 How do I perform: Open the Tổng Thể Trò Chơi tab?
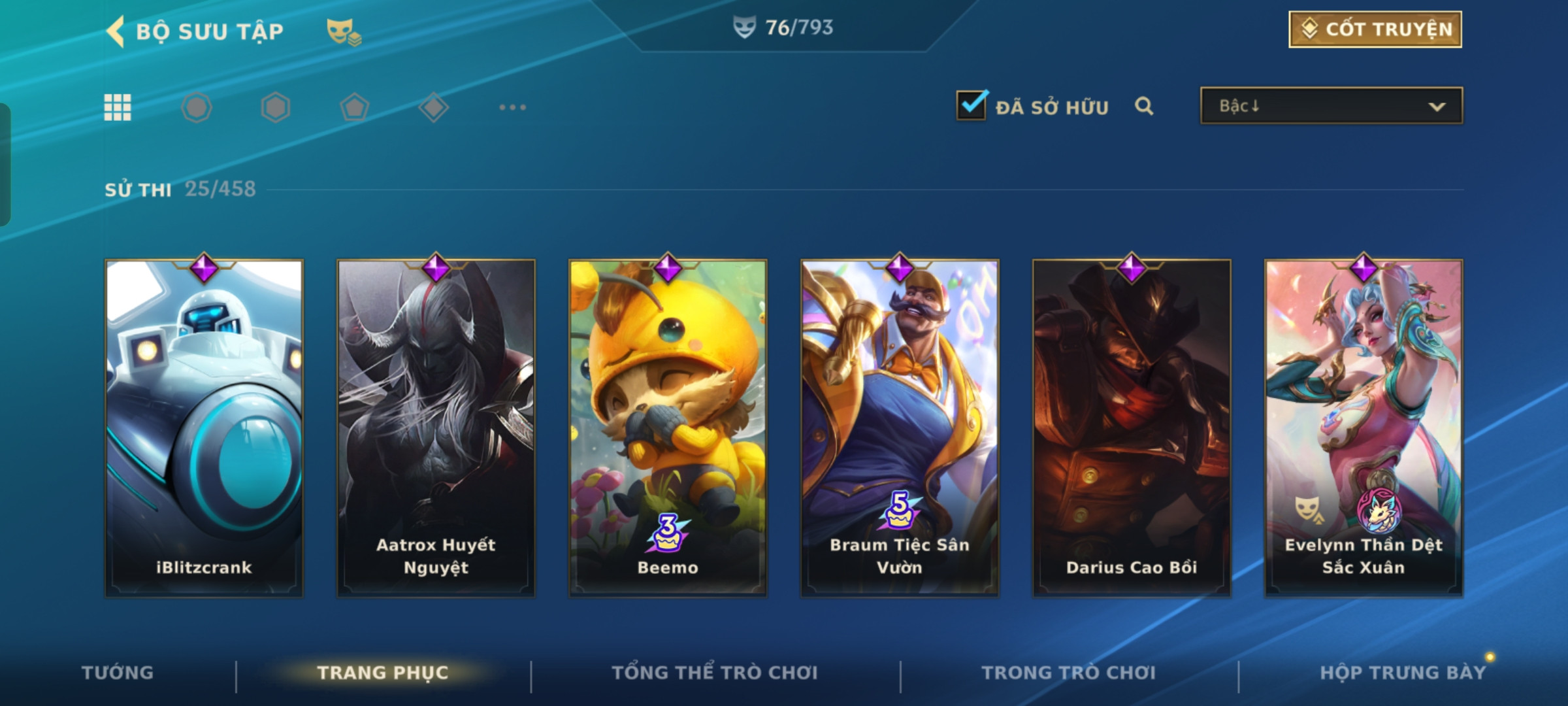[x=715, y=673]
